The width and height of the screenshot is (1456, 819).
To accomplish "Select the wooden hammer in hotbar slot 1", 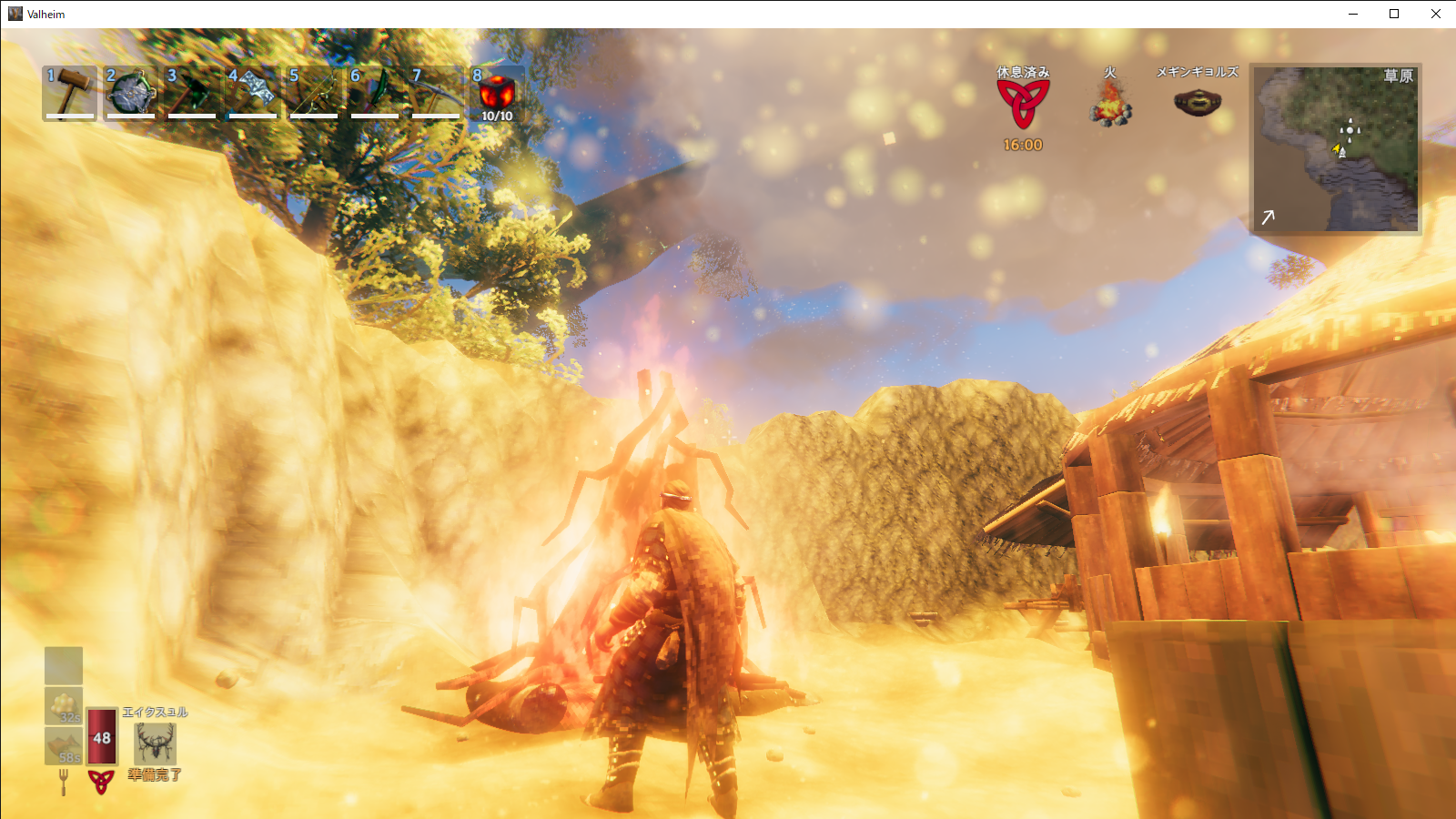I will coord(70,92).
